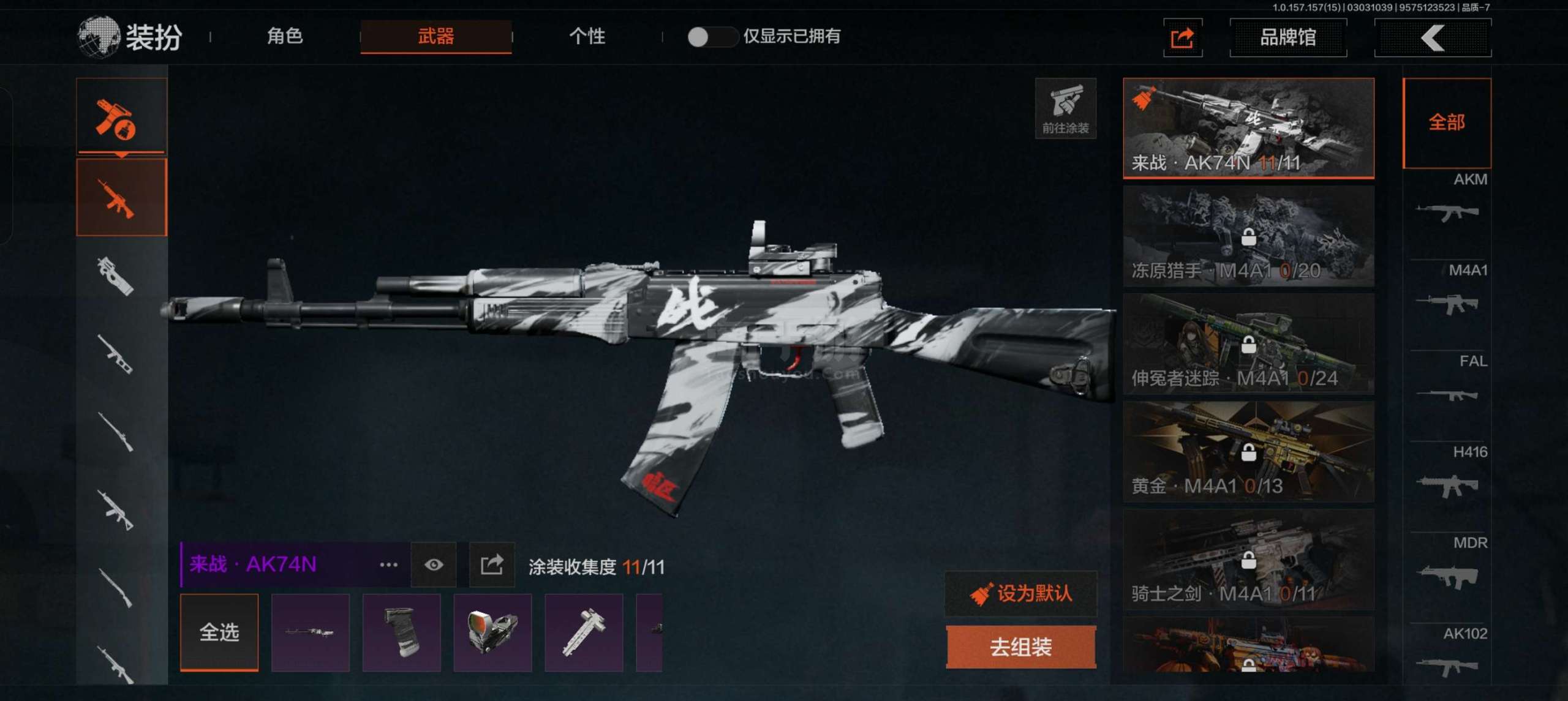The width and height of the screenshot is (1568, 701).
Task: Go to assembly via 去组装
Action: pos(1021,647)
